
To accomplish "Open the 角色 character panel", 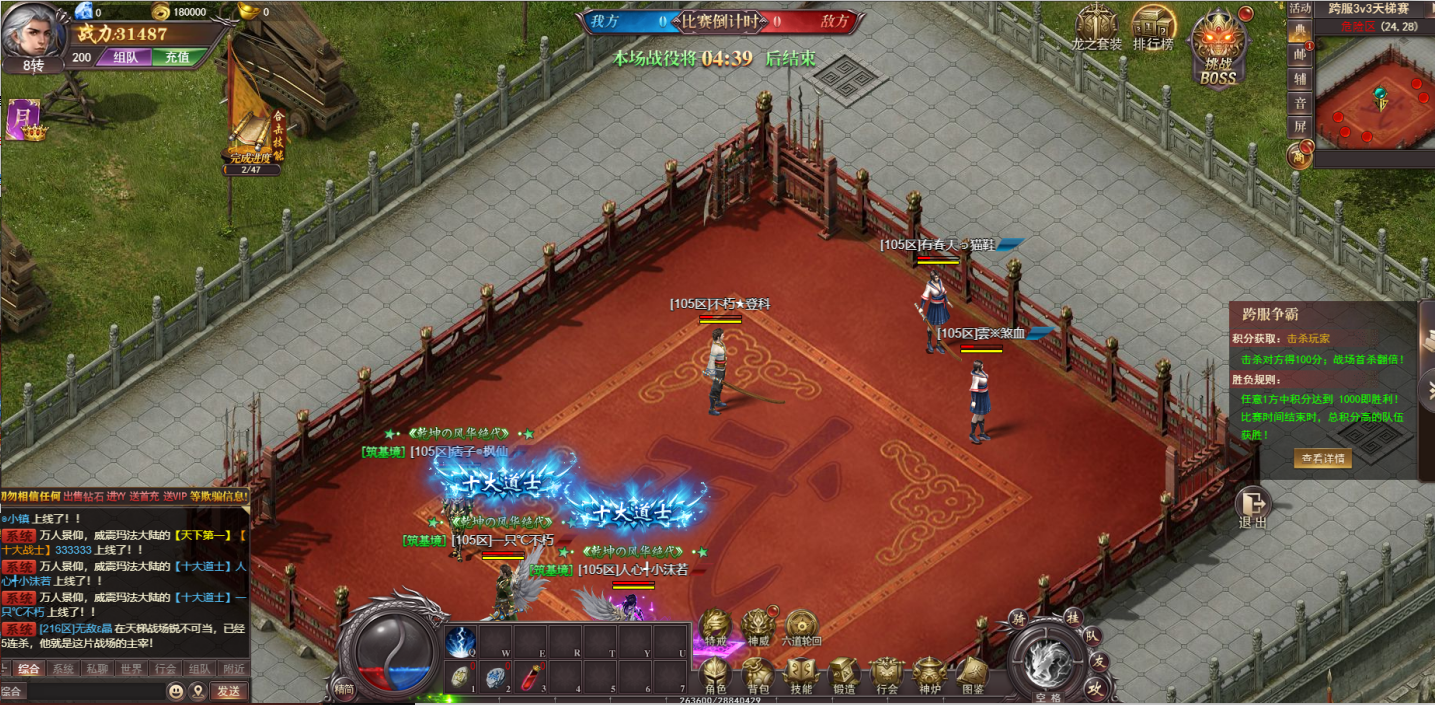I will [x=714, y=676].
